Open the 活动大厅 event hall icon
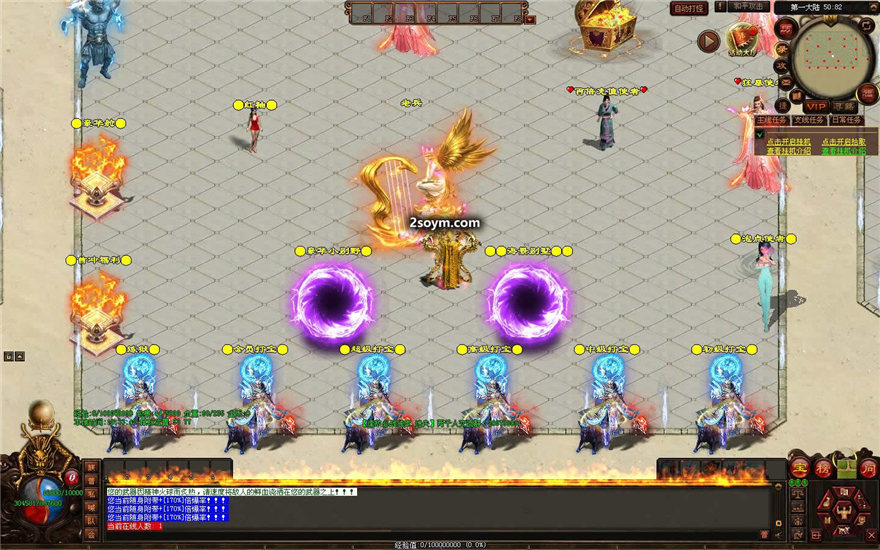Screen dimensions: 880x550 (741, 42)
